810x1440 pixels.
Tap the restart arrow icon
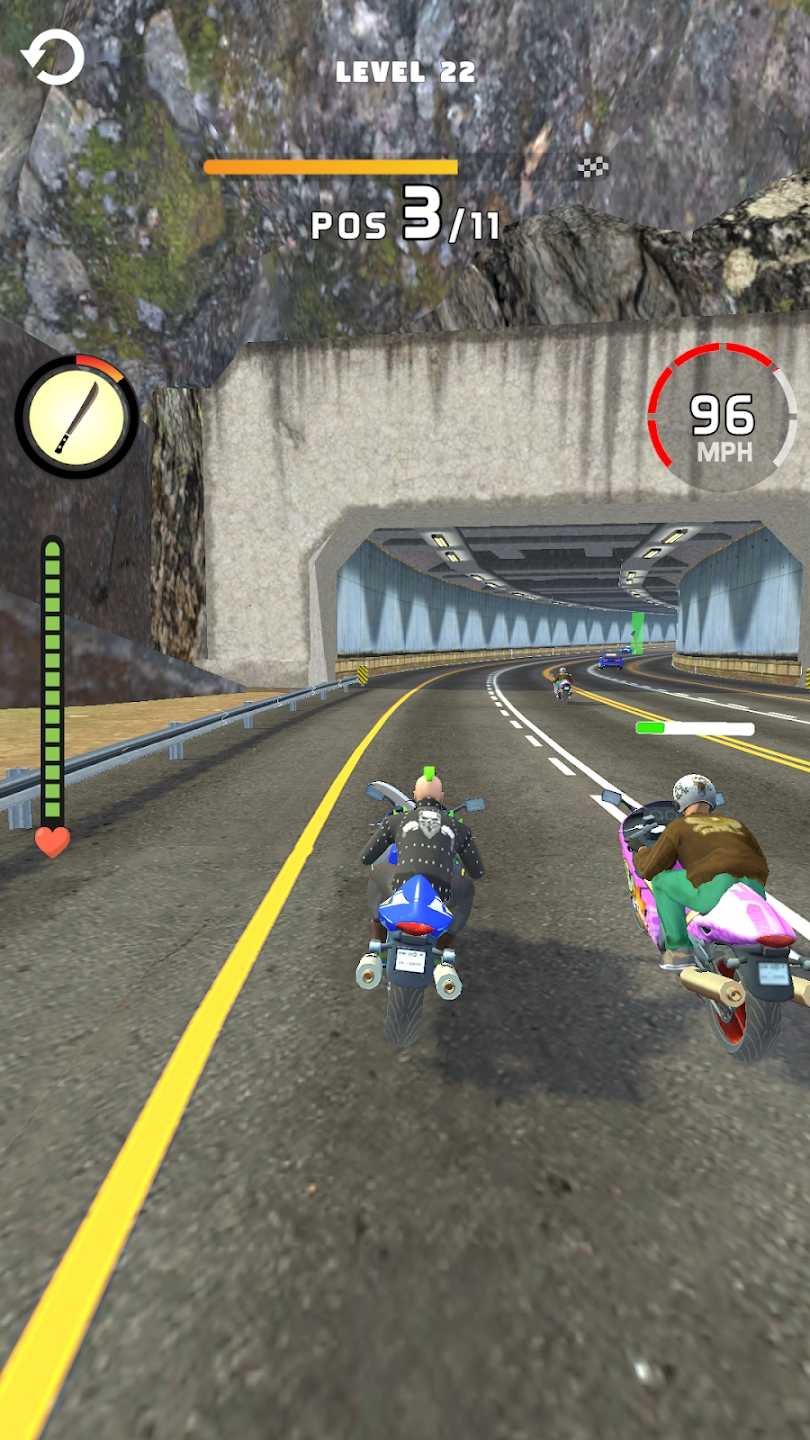pos(53,57)
